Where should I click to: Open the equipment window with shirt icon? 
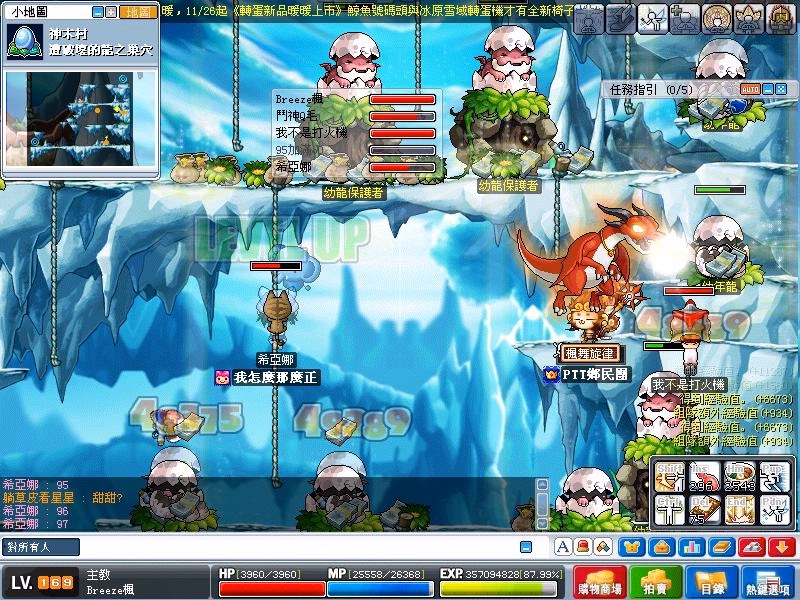[x=630, y=546]
